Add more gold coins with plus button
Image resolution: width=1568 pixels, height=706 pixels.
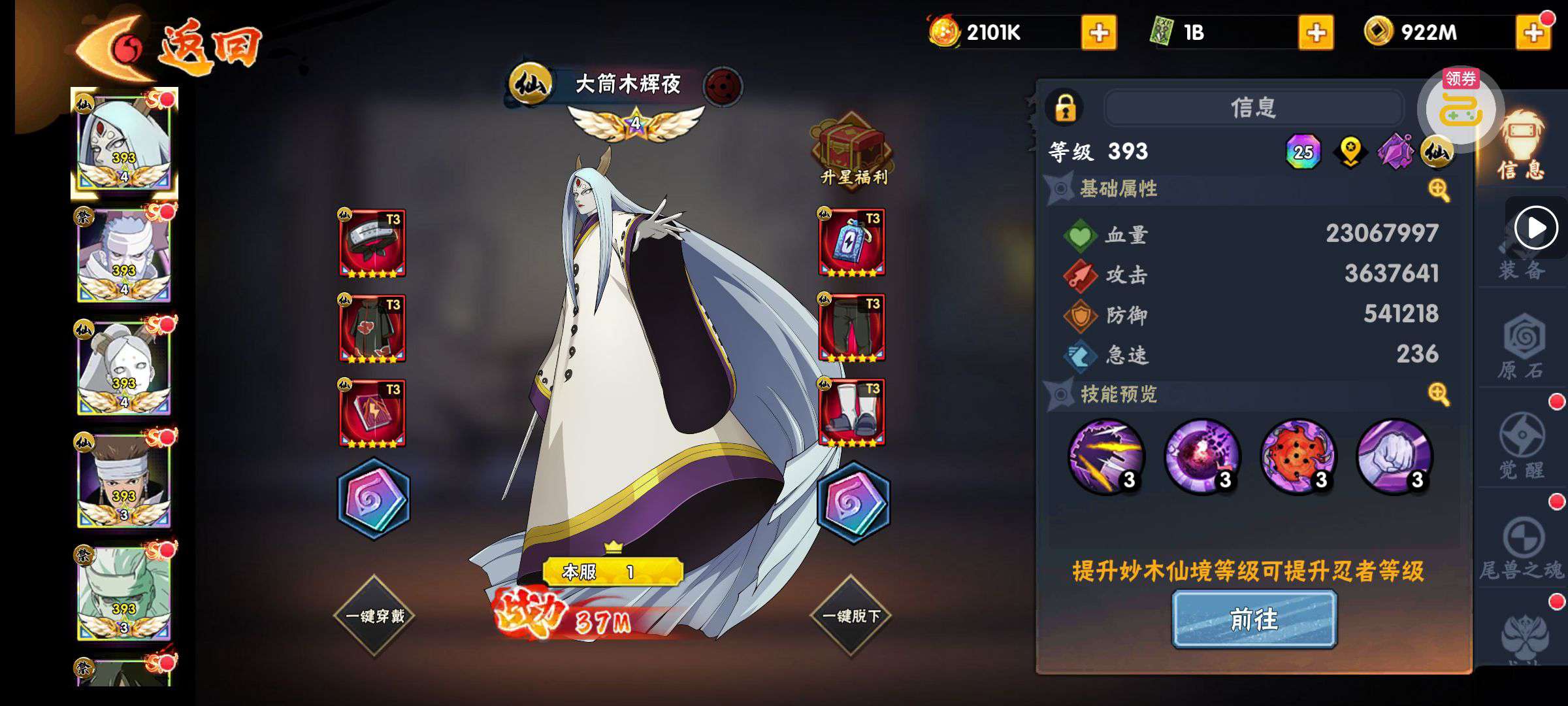(x=1533, y=33)
